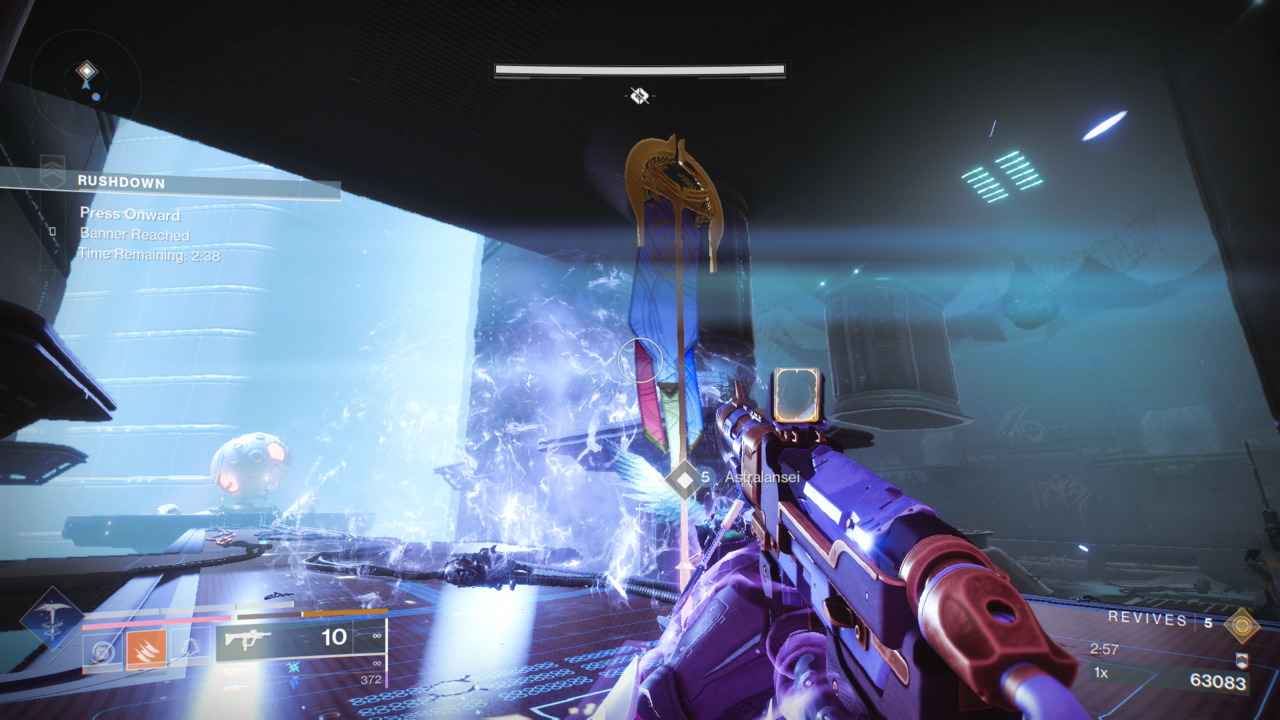Use the class ability icon
Image resolution: width=1280 pixels, height=720 pixels.
190,651
